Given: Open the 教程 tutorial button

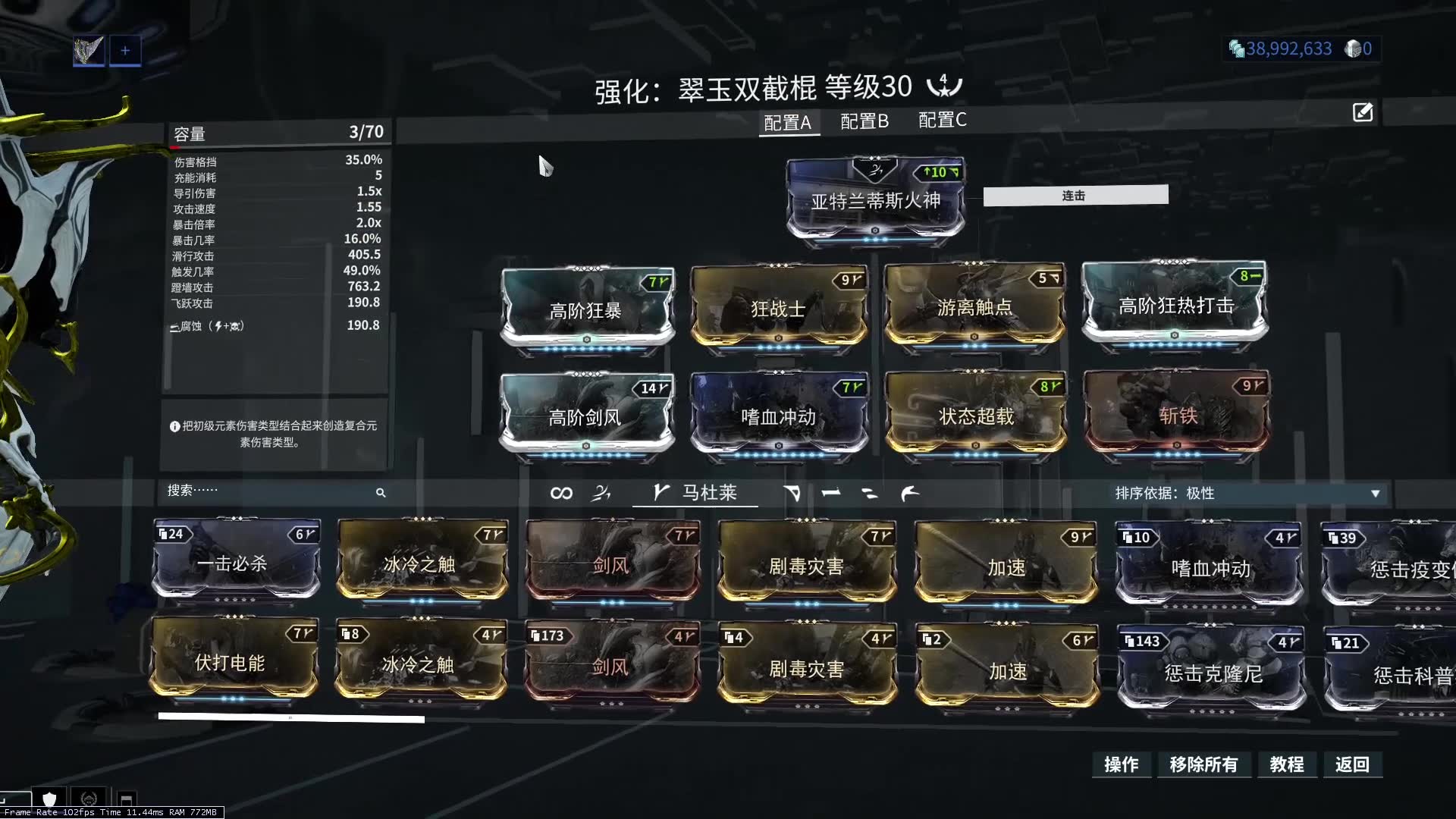Looking at the screenshot, I should pyautogui.click(x=1287, y=765).
